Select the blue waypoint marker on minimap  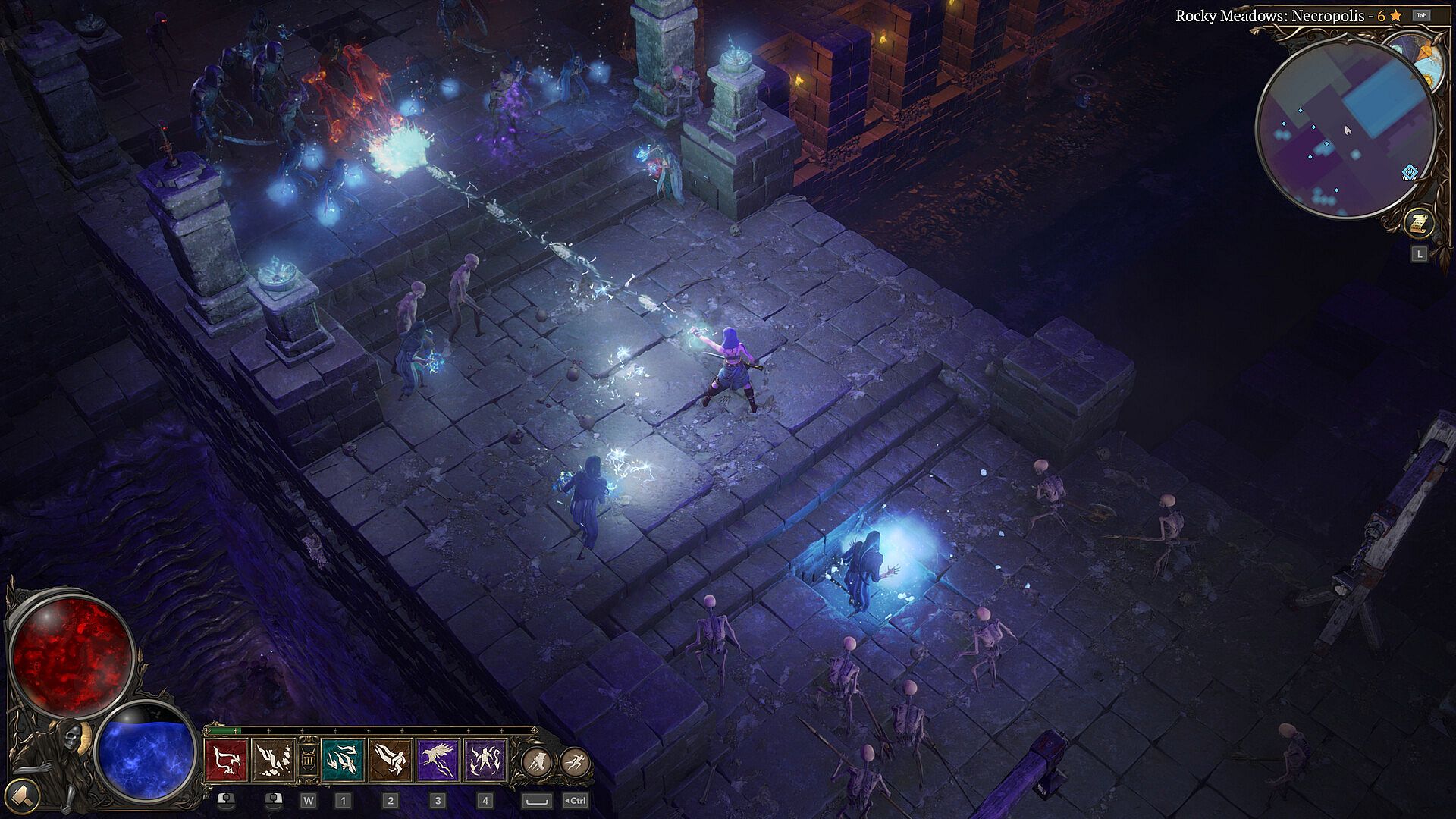click(1410, 173)
